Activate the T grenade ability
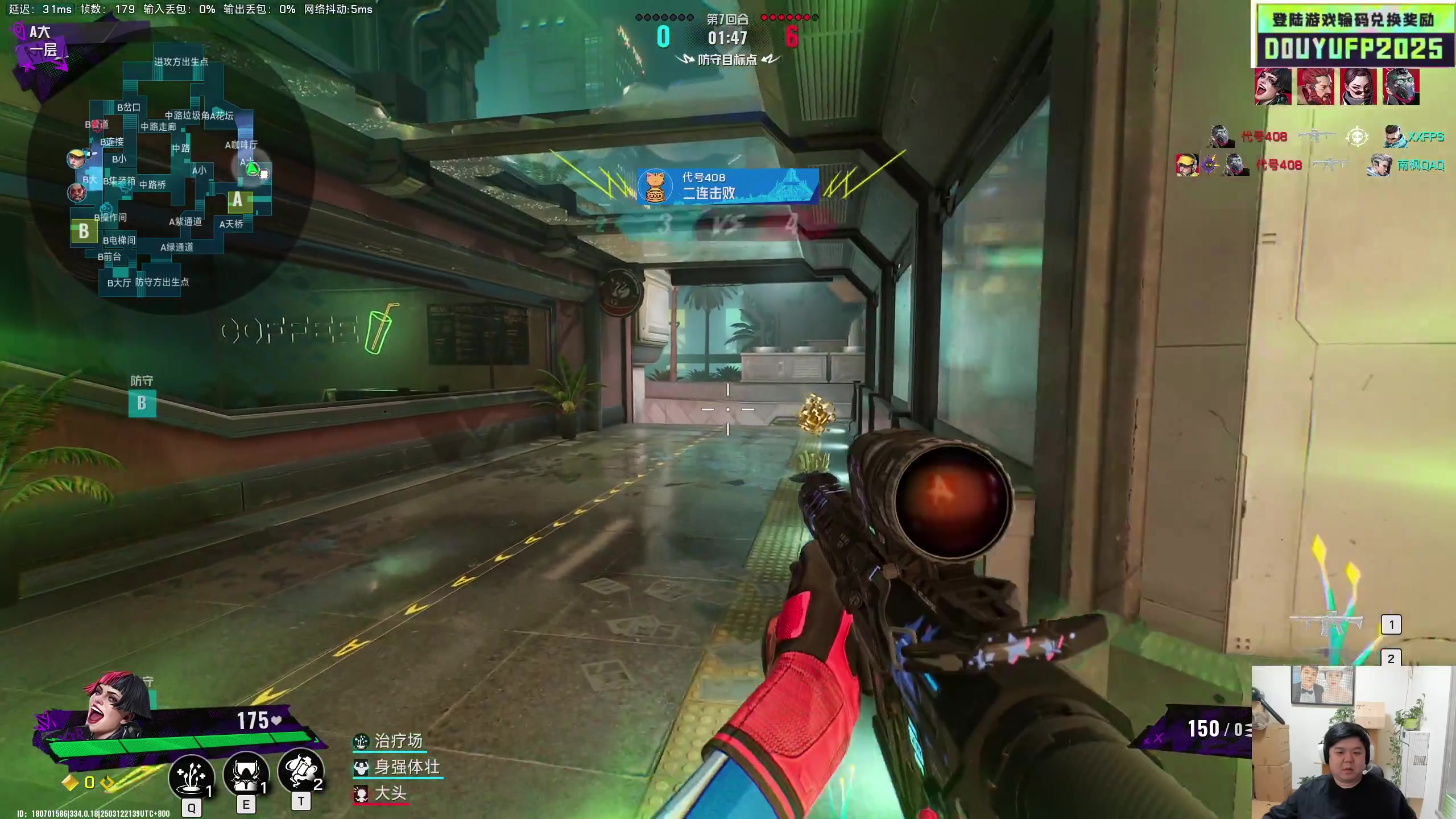This screenshot has height=819, width=1456. point(301,771)
